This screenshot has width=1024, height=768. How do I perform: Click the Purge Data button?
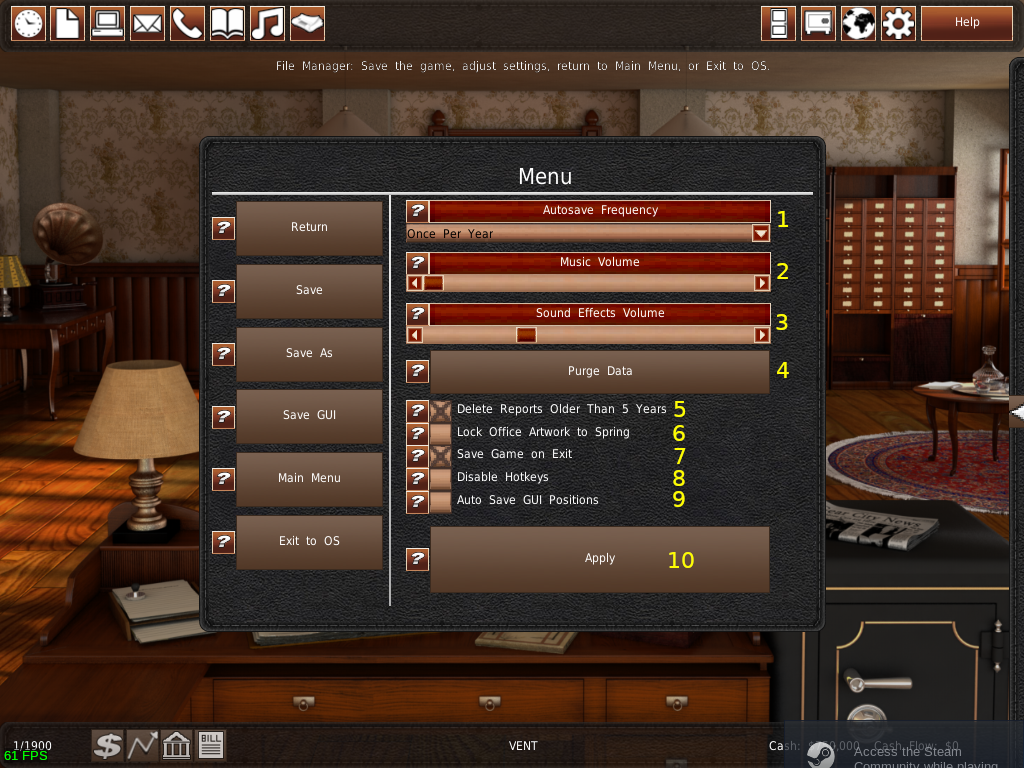[x=599, y=371]
